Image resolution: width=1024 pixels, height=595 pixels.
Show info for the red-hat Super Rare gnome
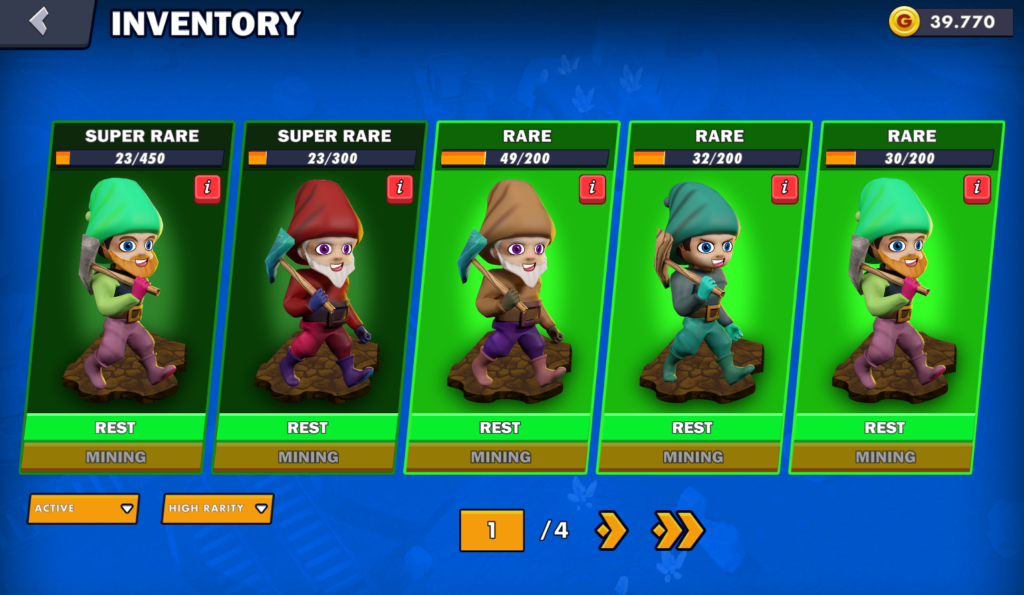[400, 187]
